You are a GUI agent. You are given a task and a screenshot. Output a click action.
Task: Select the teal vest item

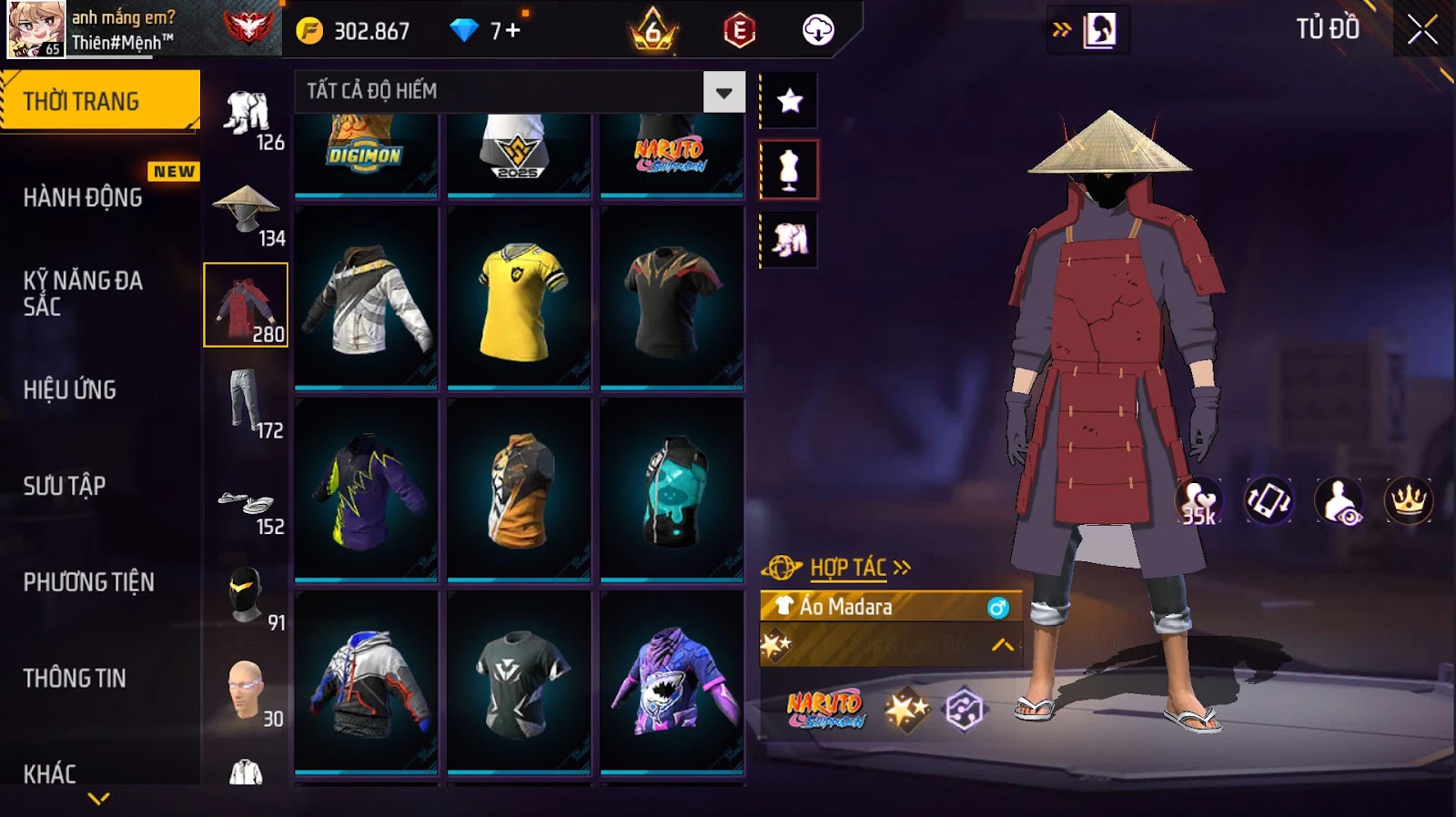click(x=672, y=489)
